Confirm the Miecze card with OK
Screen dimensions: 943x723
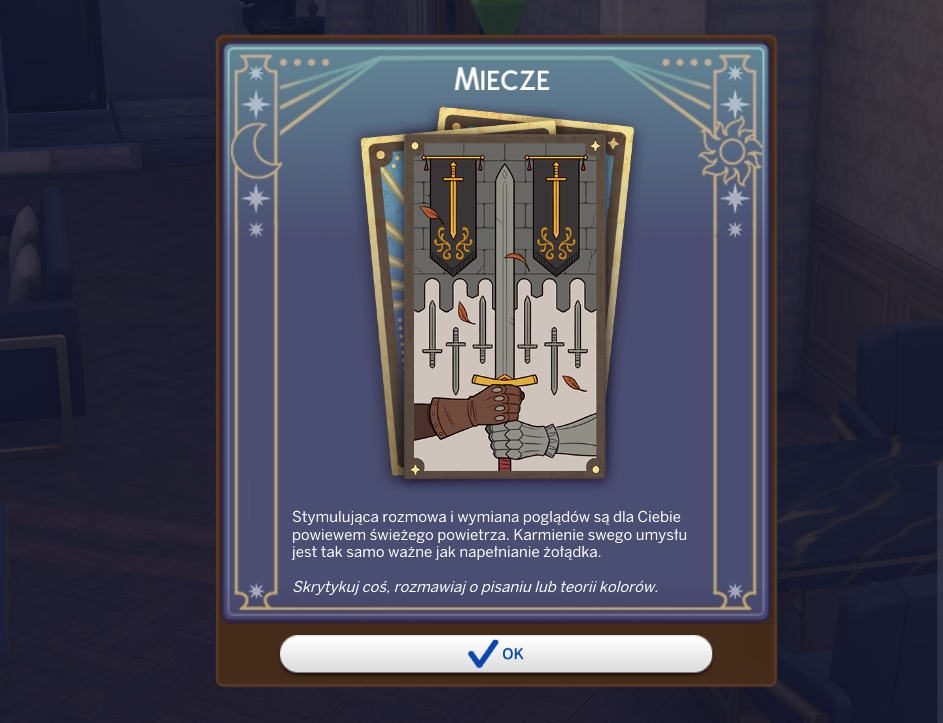[496, 654]
